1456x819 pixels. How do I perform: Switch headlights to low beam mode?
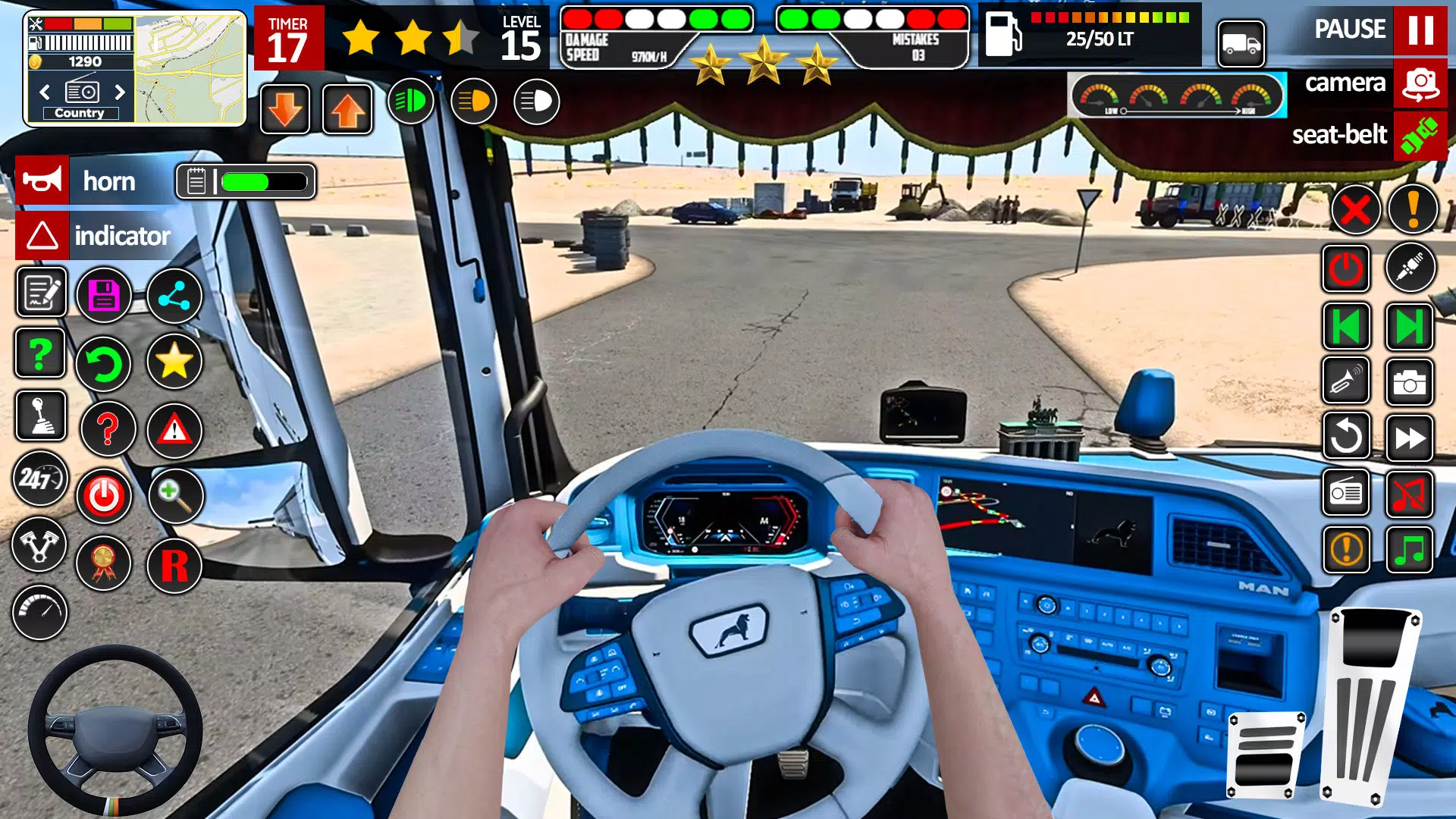(474, 101)
